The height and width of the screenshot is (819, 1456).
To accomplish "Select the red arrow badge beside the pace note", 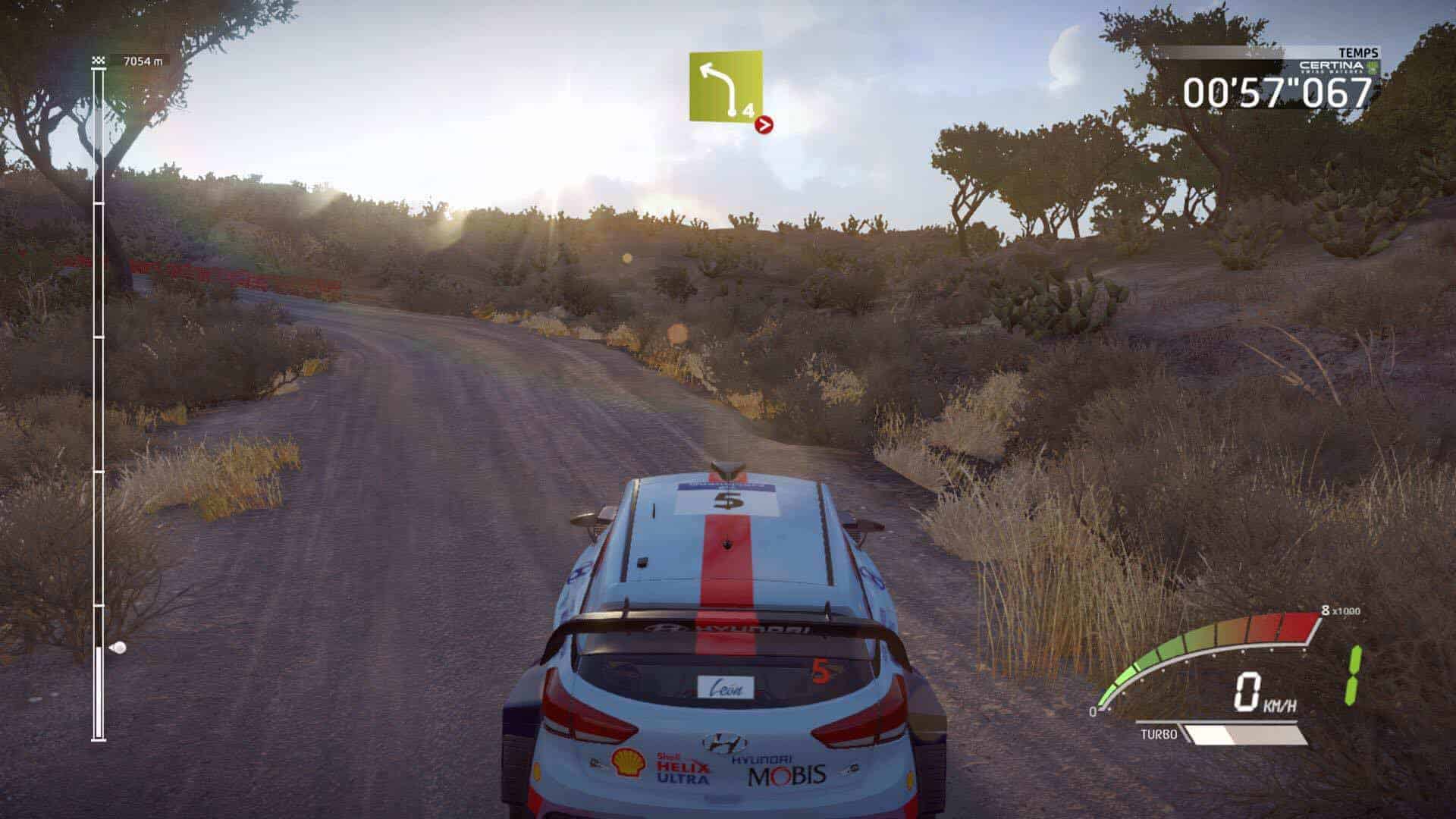I will click(764, 125).
